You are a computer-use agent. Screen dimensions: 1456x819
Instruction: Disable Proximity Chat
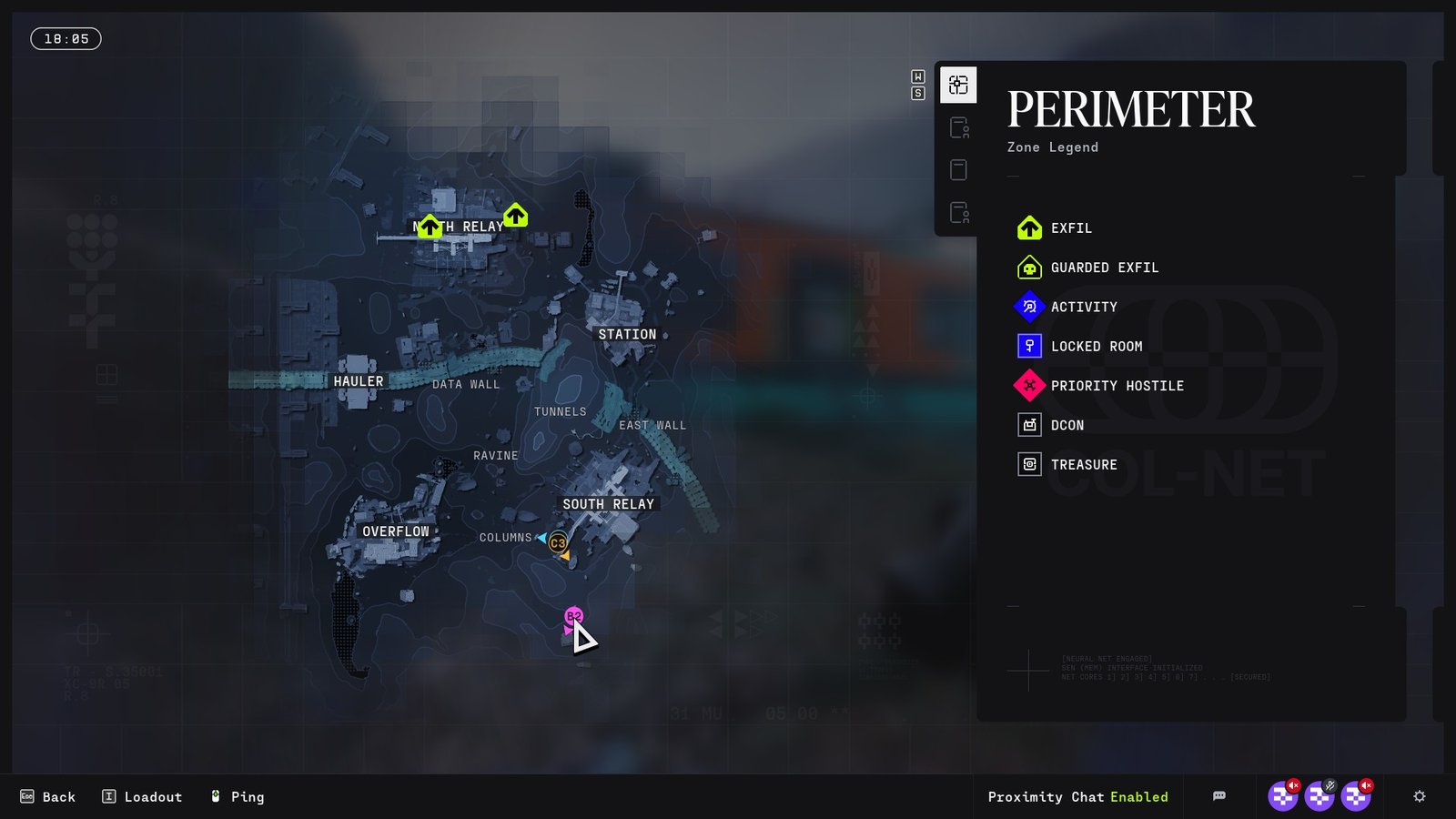(x=1139, y=797)
